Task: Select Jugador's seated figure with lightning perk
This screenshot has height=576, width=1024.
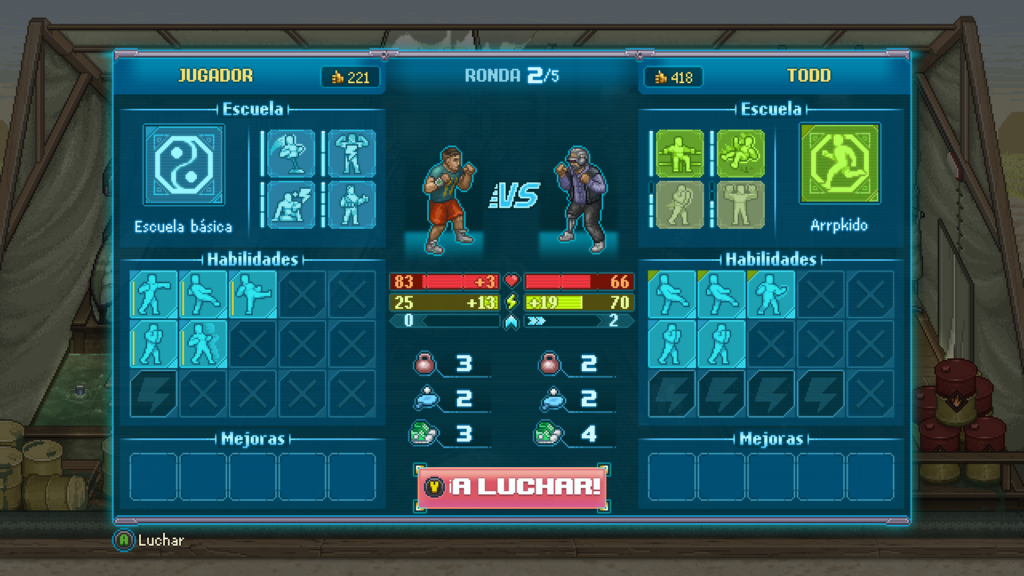Action: click(x=291, y=204)
